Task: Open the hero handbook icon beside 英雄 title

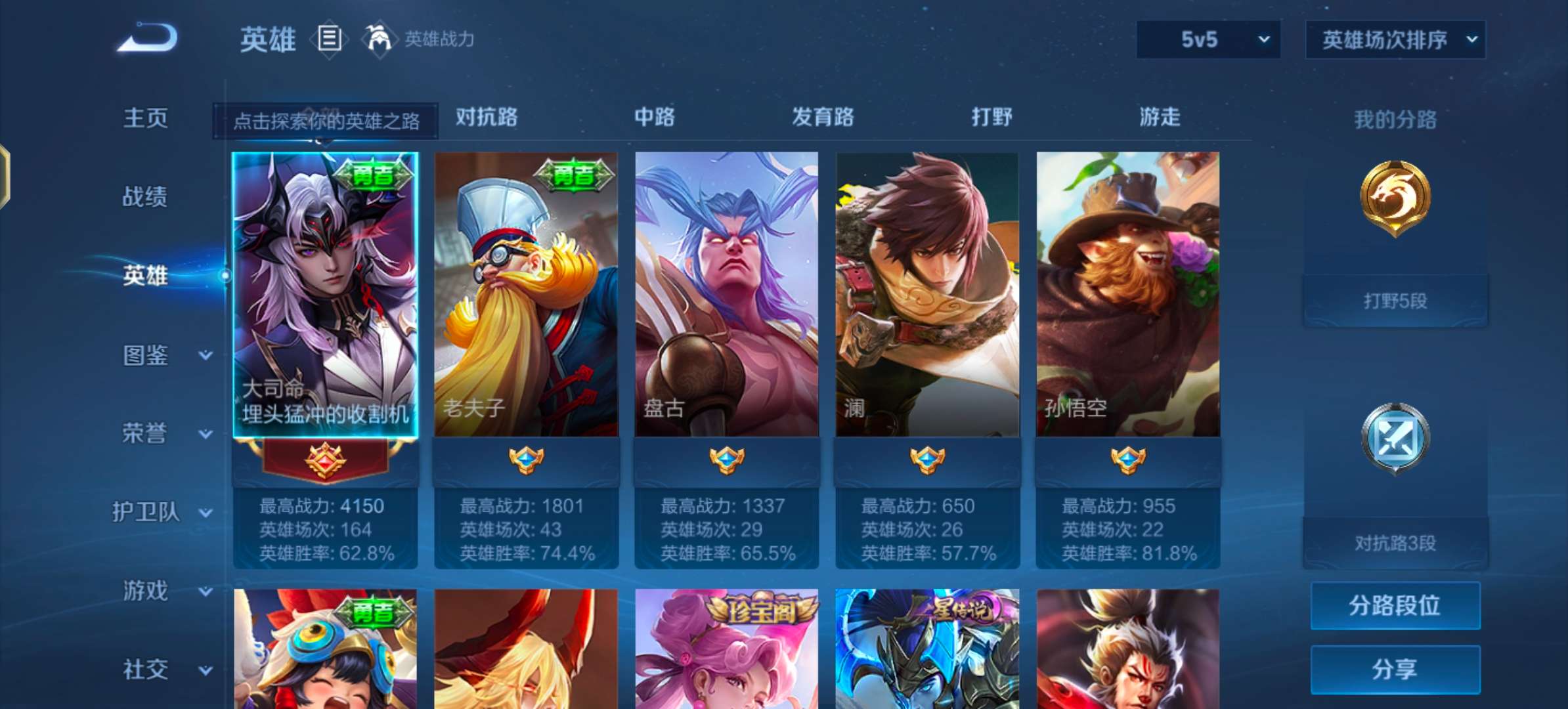Action: coord(330,39)
